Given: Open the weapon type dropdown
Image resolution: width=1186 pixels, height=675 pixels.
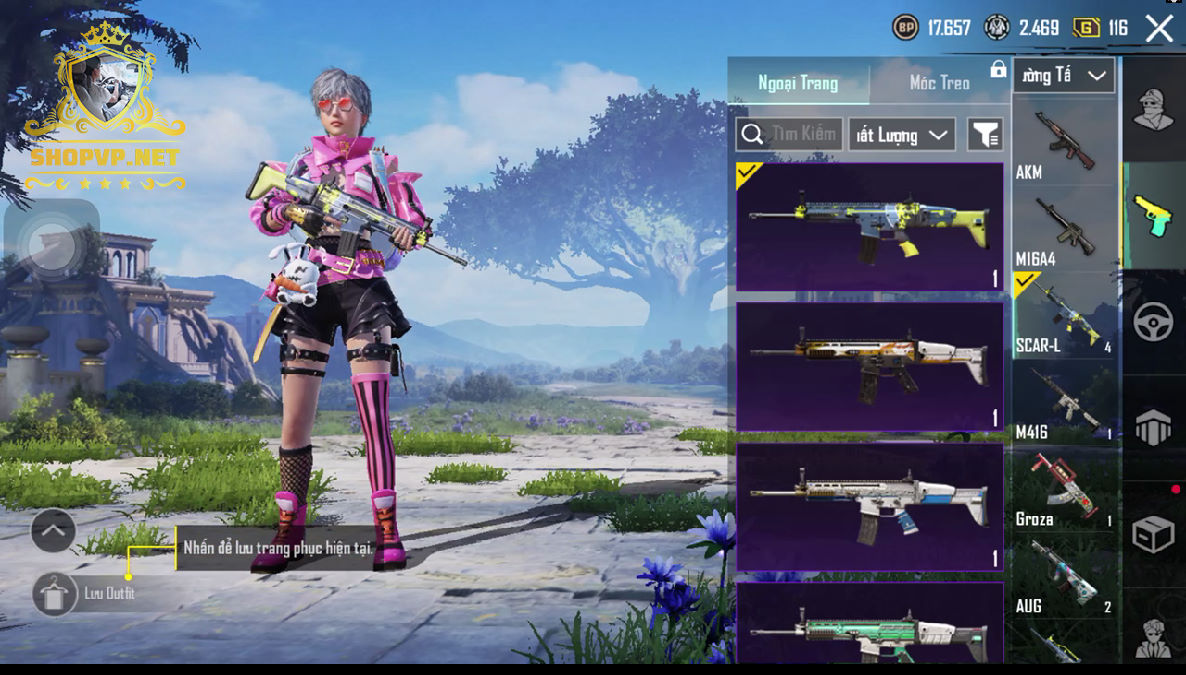Looking at the screenshot, I should [x=1063, y=75].
